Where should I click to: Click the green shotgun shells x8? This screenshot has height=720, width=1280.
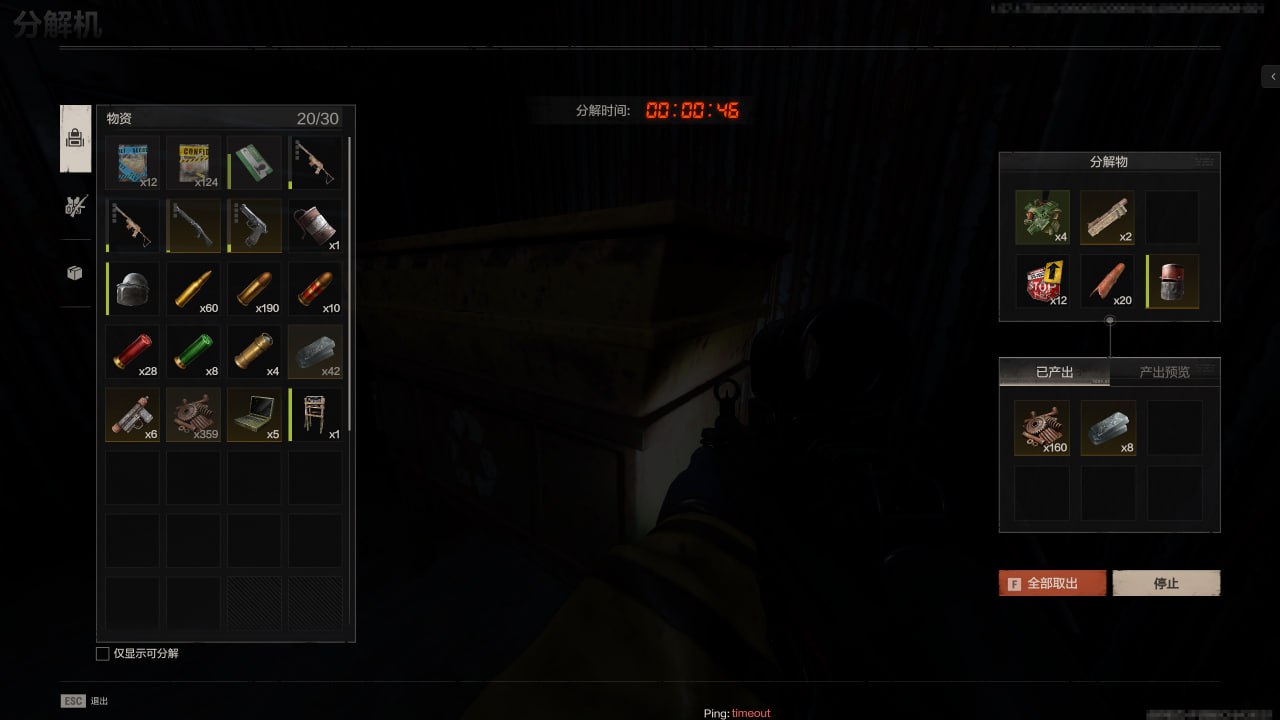[193, 352]
